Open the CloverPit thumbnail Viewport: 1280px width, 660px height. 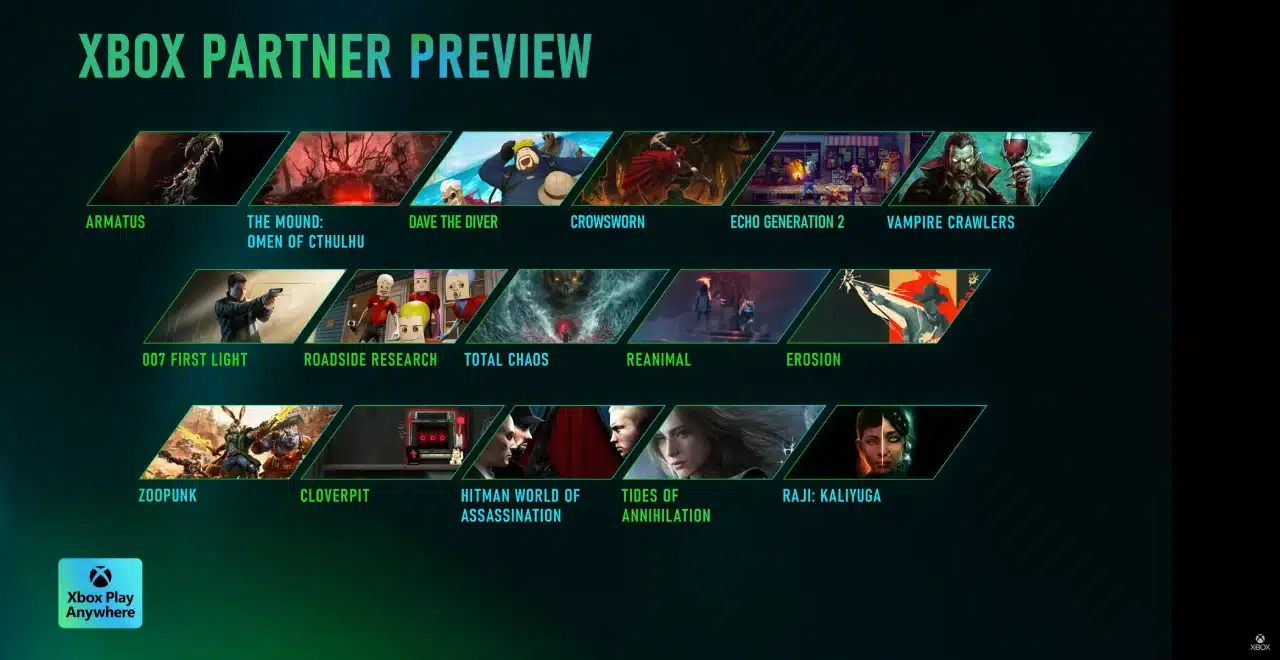[402, 442]
